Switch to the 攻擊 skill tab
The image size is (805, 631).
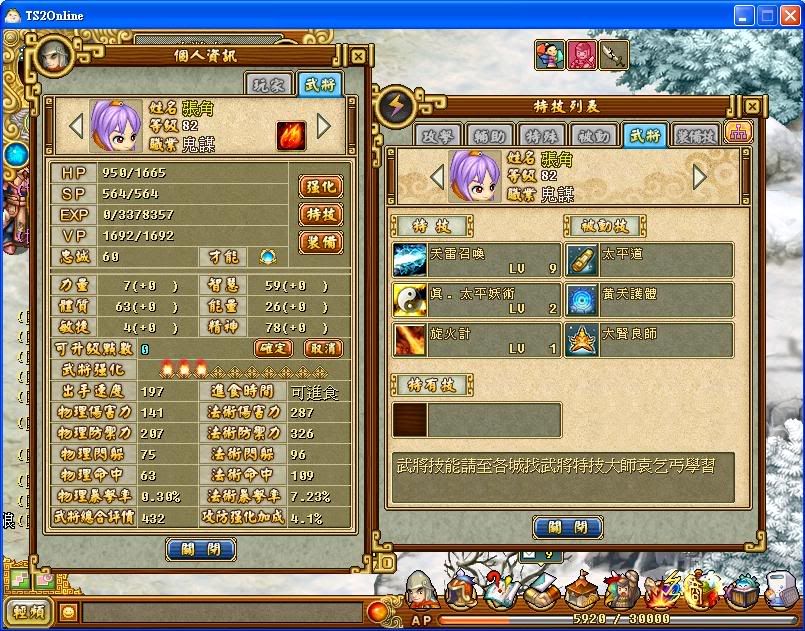click(438, 136)
